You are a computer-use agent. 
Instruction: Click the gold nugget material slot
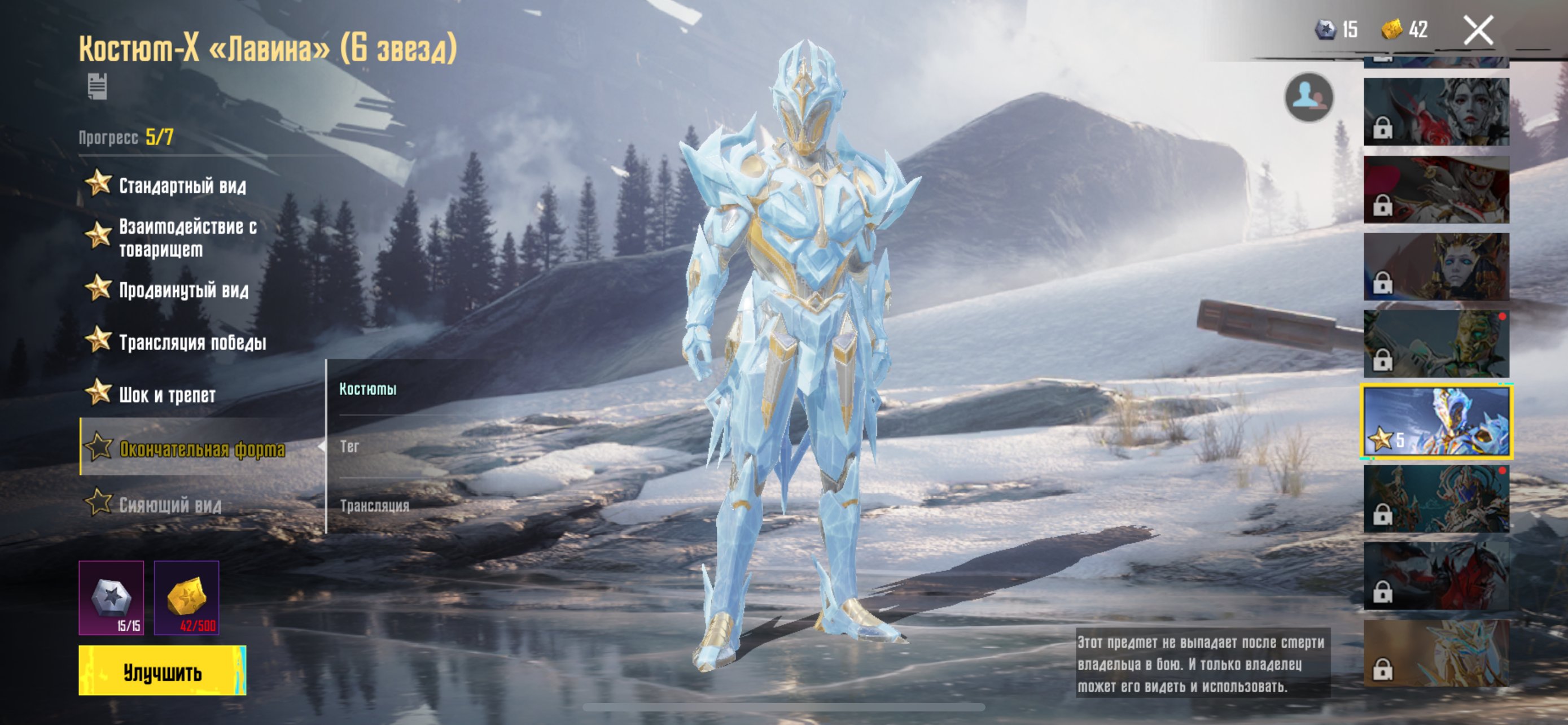click(186, 597)
